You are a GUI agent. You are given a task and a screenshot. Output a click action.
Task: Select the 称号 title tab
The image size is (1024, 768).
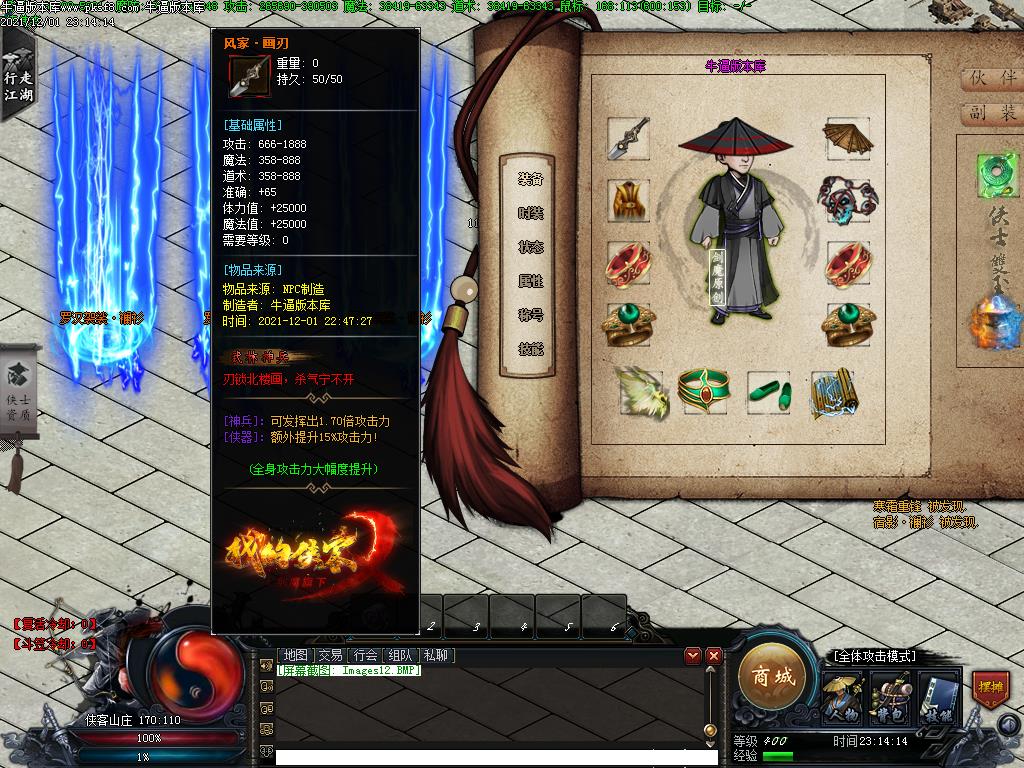coord(531,316)
